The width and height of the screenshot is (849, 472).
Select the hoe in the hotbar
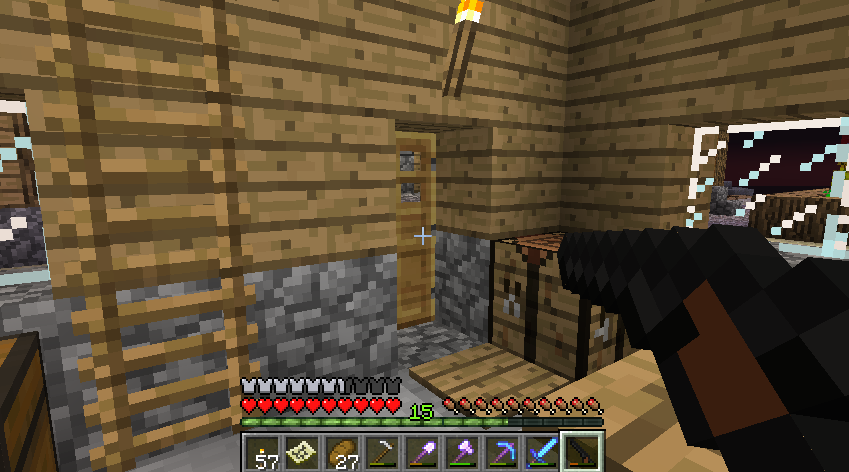(383, 453)
